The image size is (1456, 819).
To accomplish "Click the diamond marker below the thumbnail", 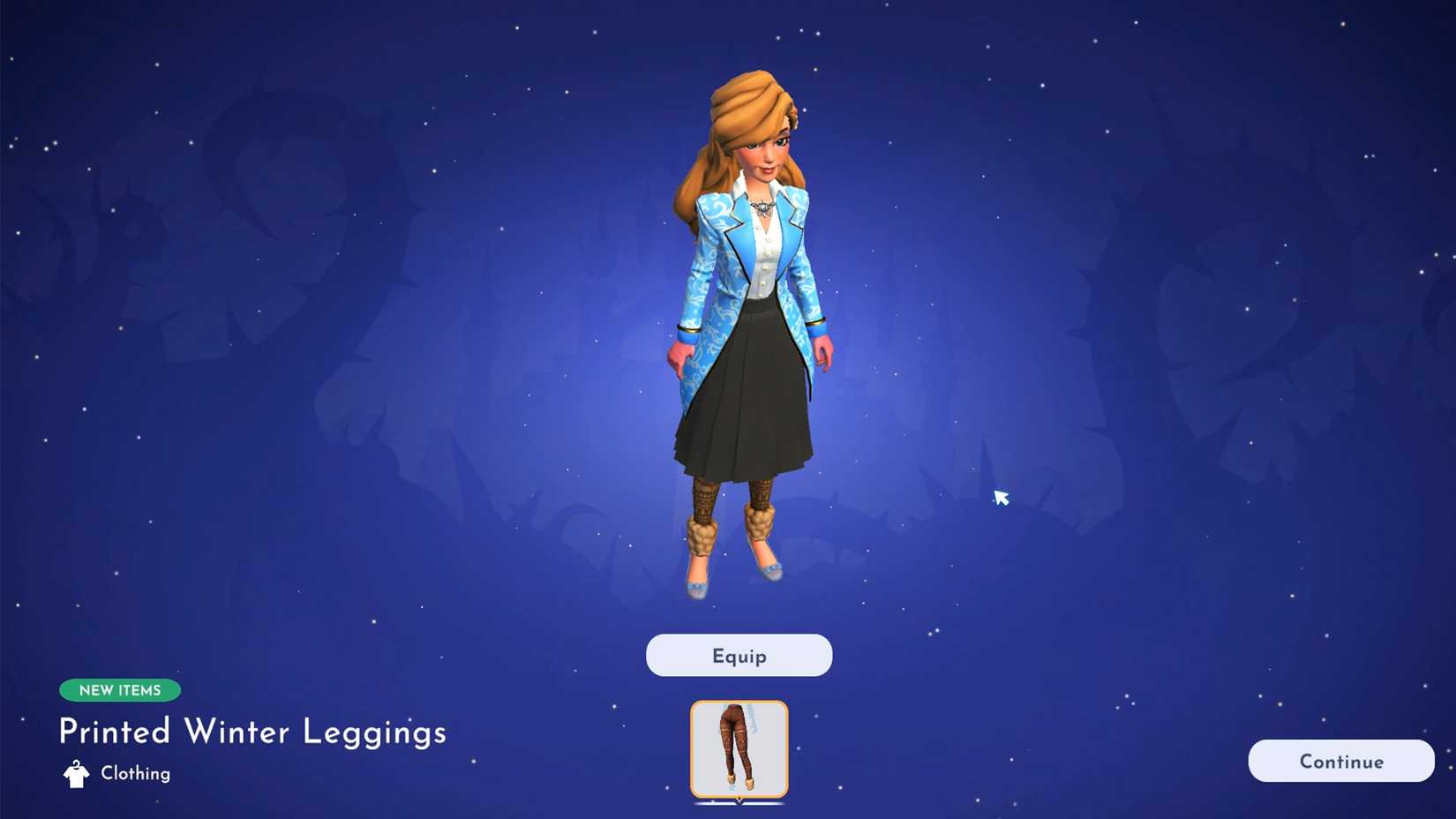I will tap(739, 798).
